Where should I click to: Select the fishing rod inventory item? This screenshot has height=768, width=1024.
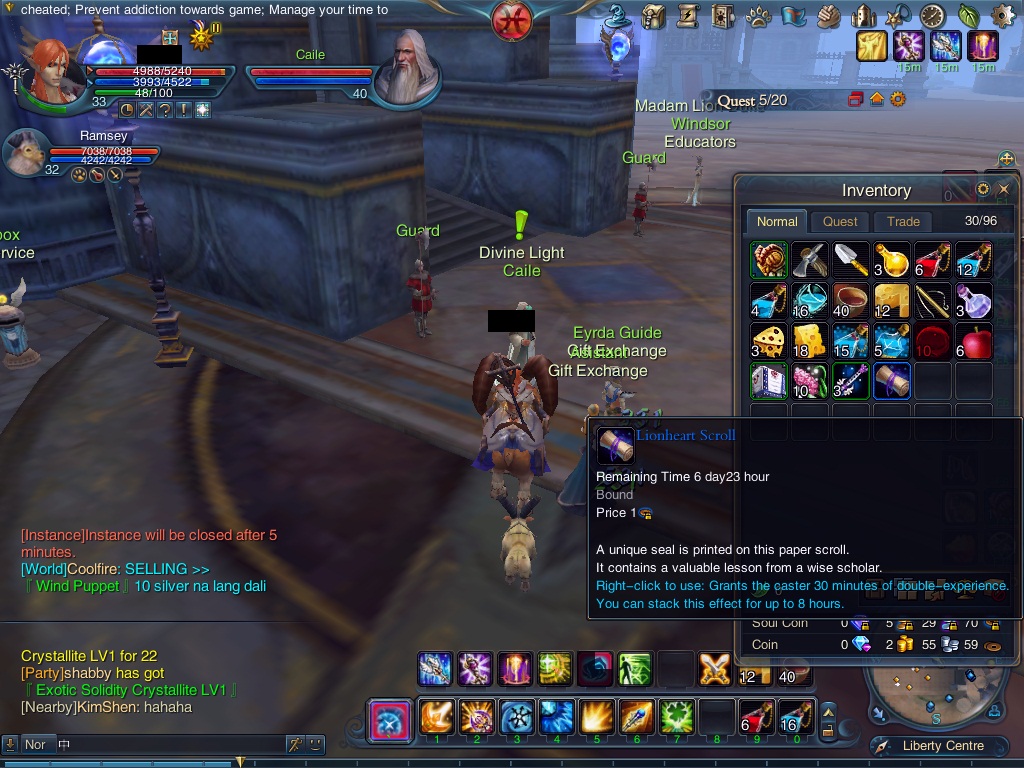933,301
